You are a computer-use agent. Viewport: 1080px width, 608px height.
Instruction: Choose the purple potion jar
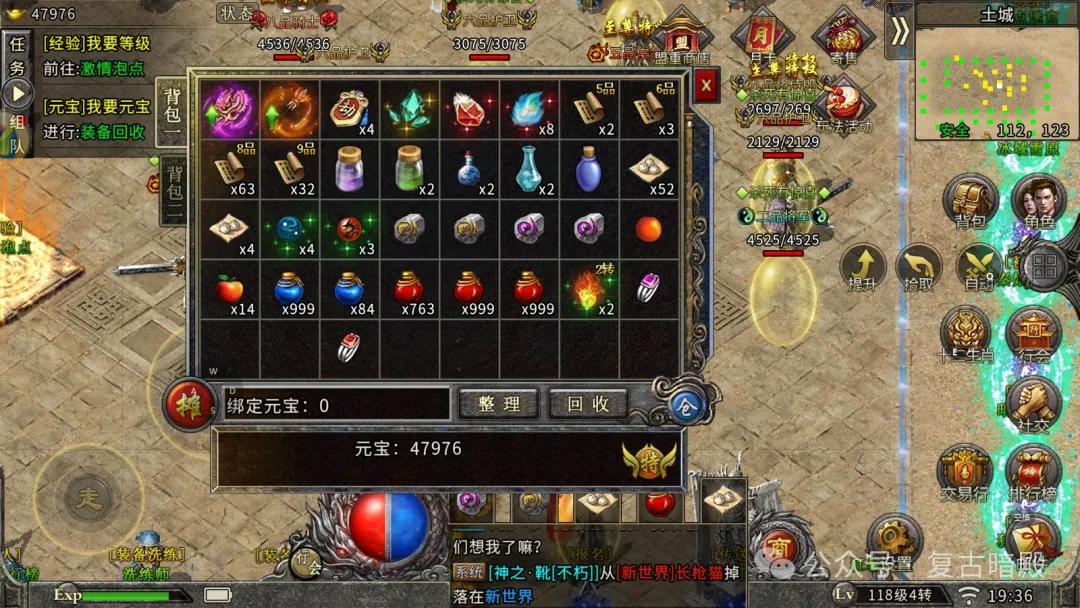tap(350, 168)
